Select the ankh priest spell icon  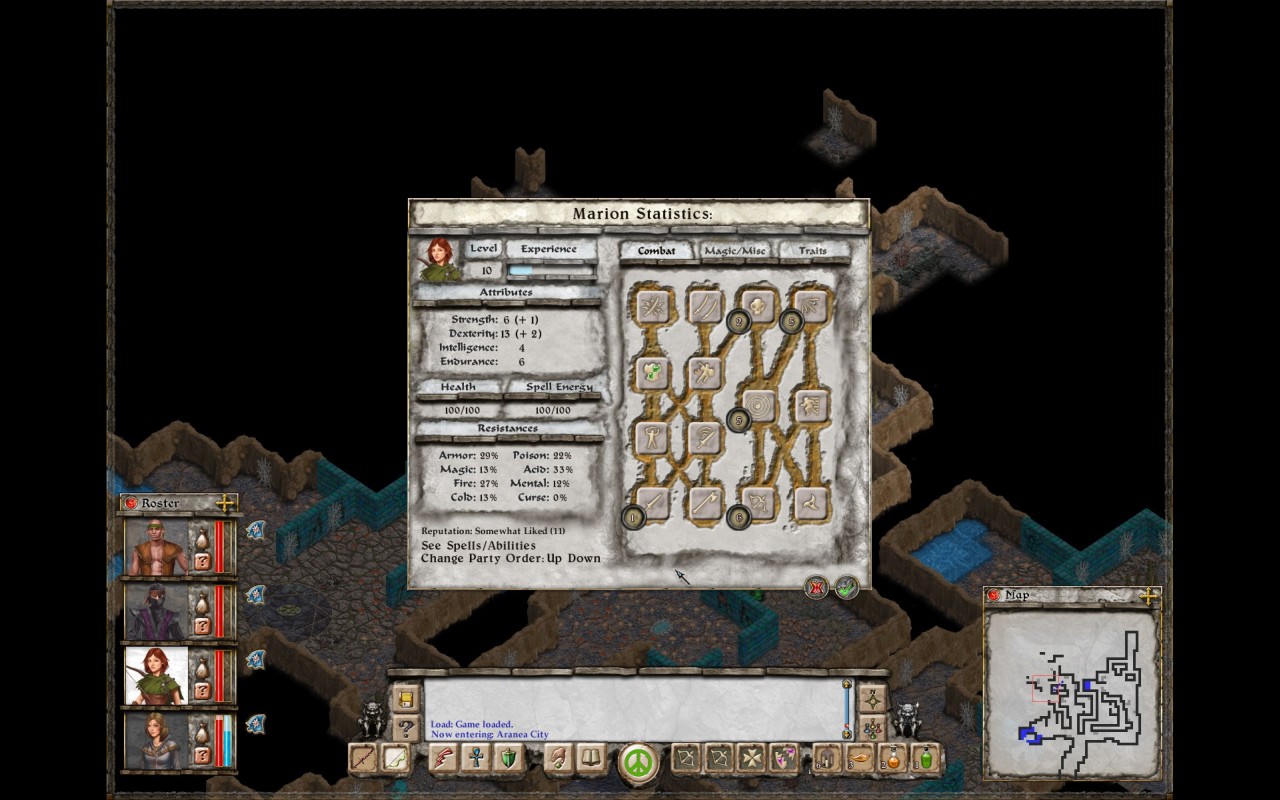(x=475, y=758)
